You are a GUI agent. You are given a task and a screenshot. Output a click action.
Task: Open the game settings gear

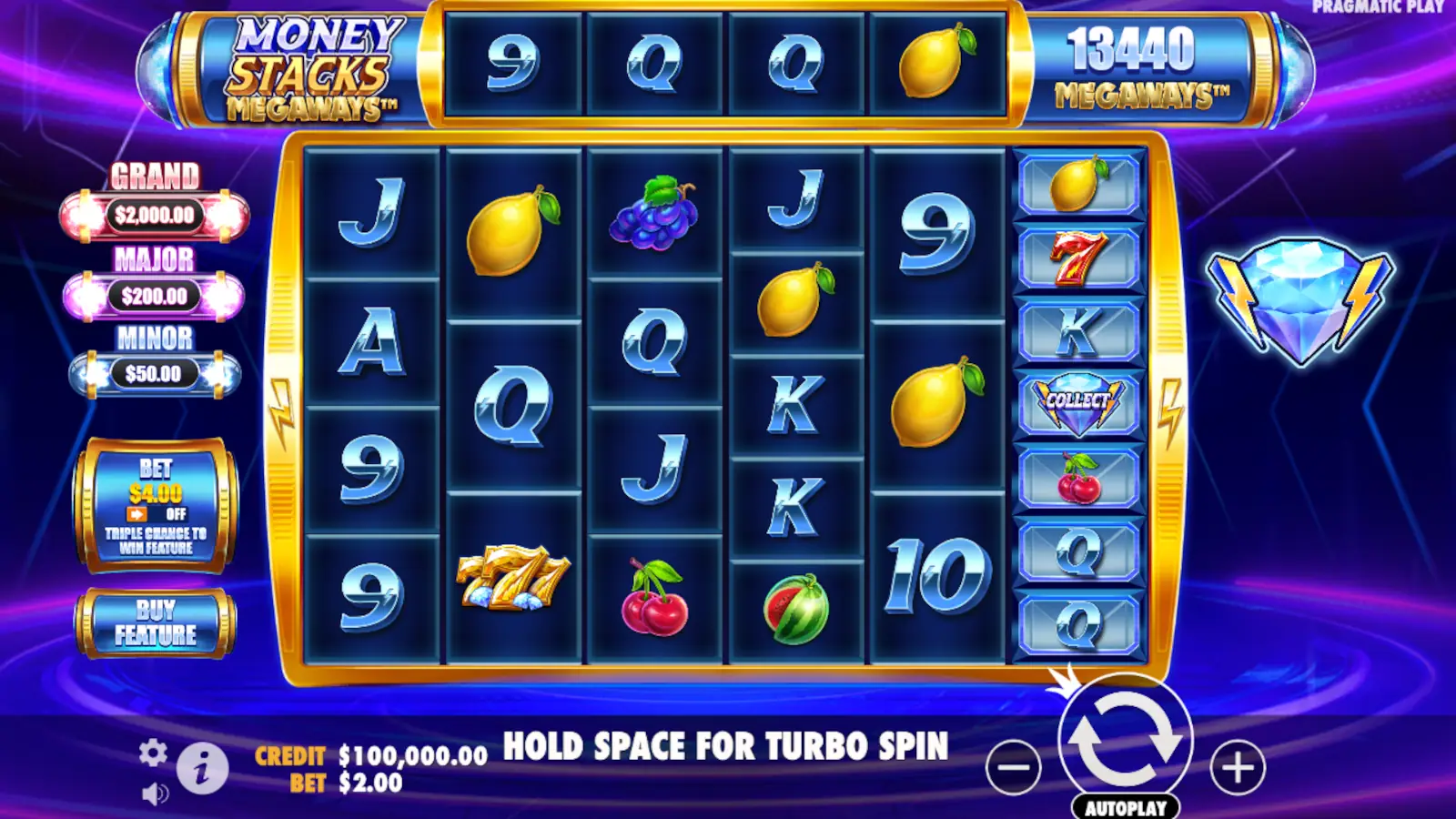tap(155, 753)
